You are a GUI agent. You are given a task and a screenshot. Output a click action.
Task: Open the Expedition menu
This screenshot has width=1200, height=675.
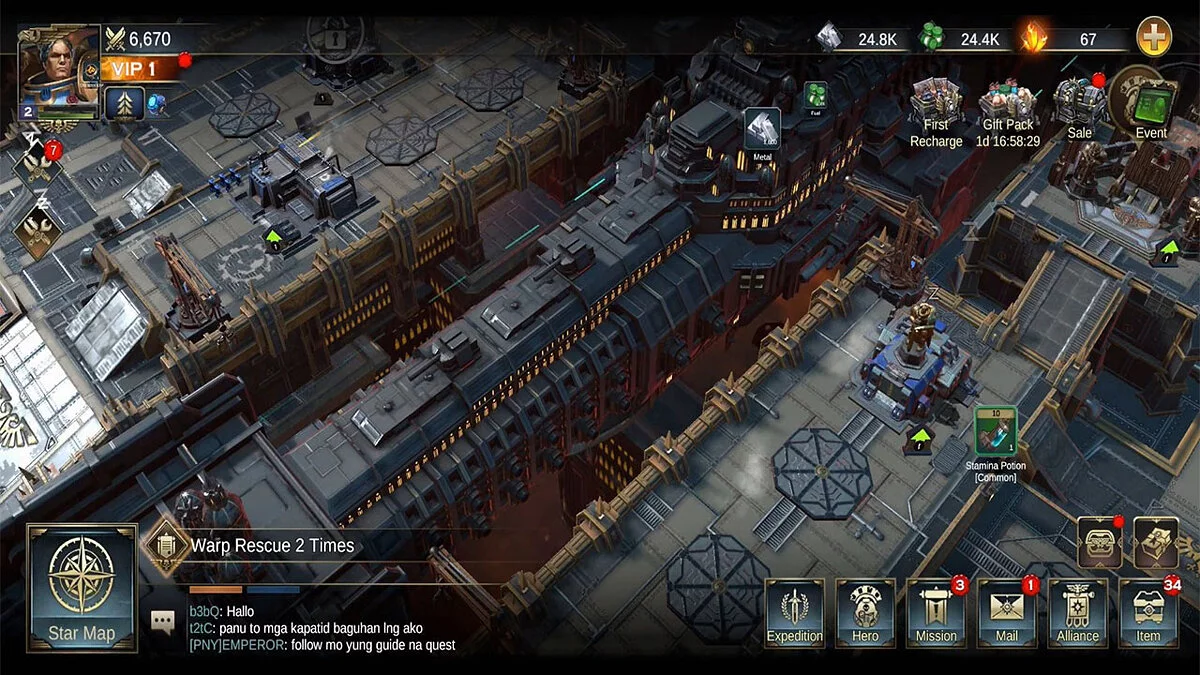[795, 612]
